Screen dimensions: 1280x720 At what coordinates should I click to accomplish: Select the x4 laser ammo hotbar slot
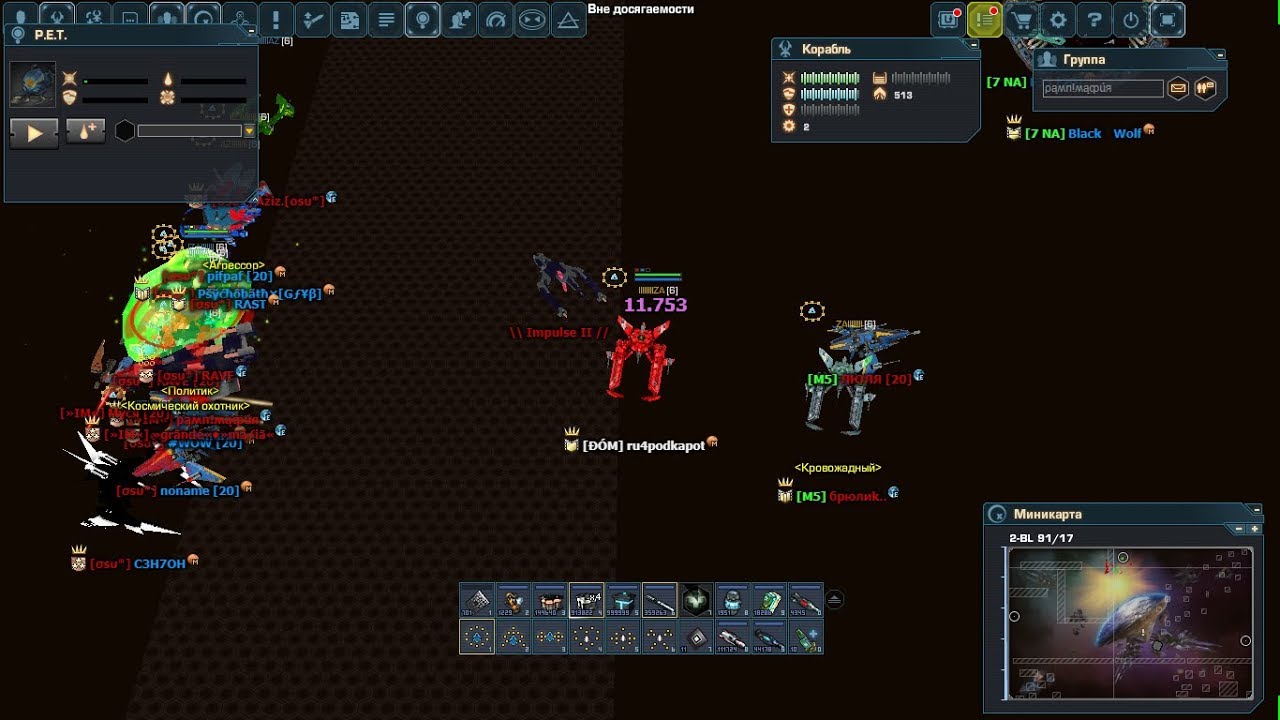(586, 600)
